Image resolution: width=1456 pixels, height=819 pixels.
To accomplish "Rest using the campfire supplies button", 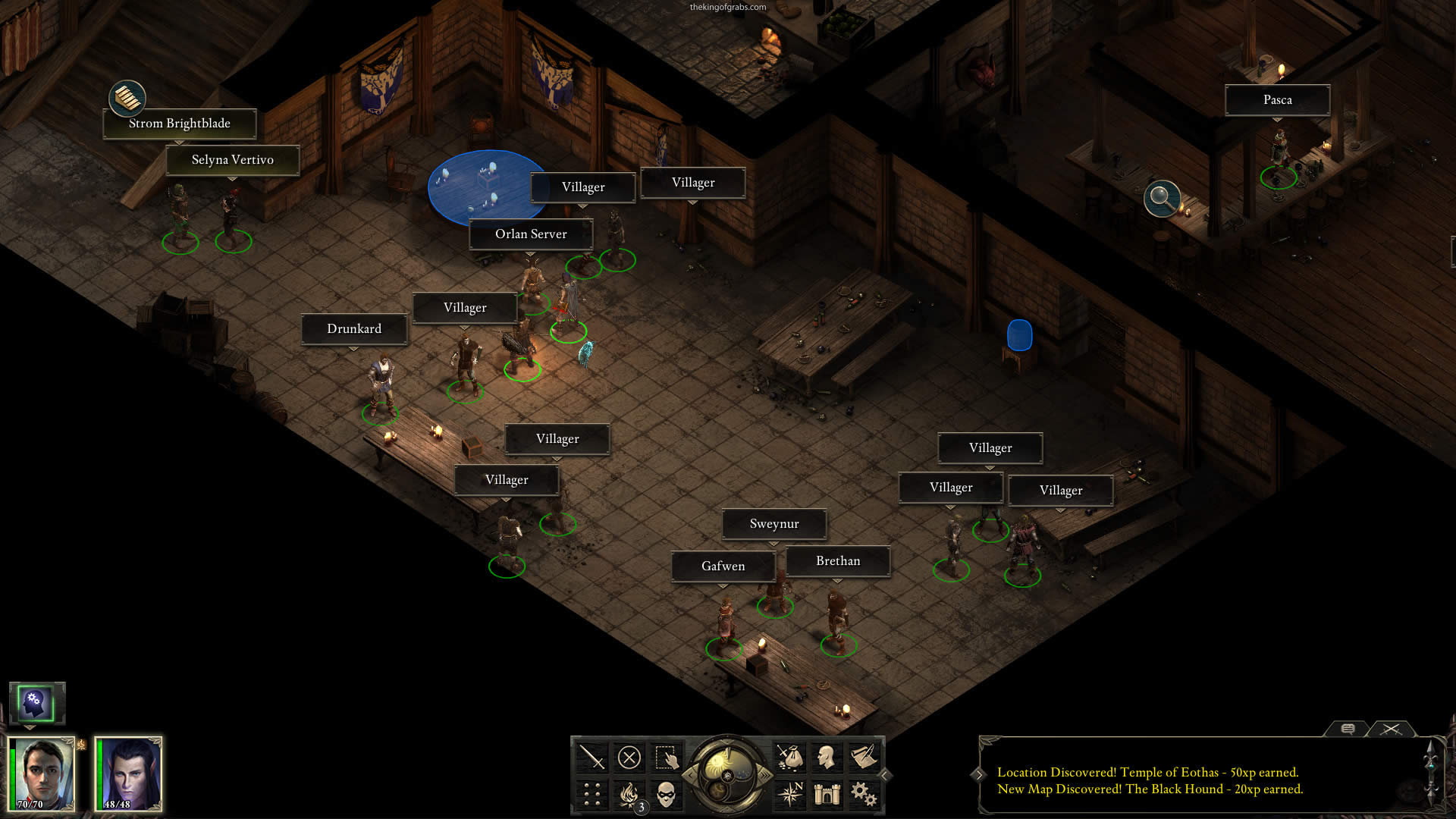I will pyautogui.click(x=629, y=794).
